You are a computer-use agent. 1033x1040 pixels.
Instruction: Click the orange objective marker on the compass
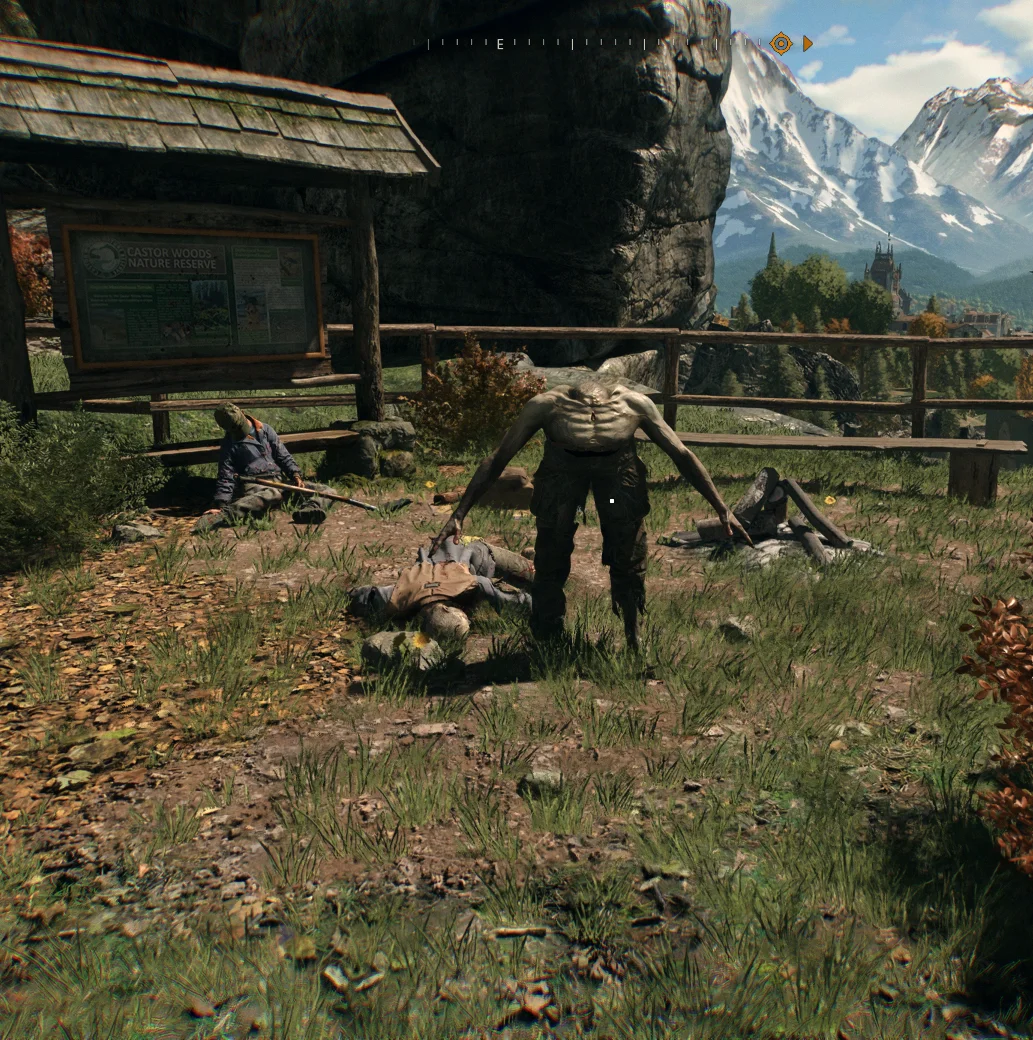pyautogui.click(x=781, y=43)
